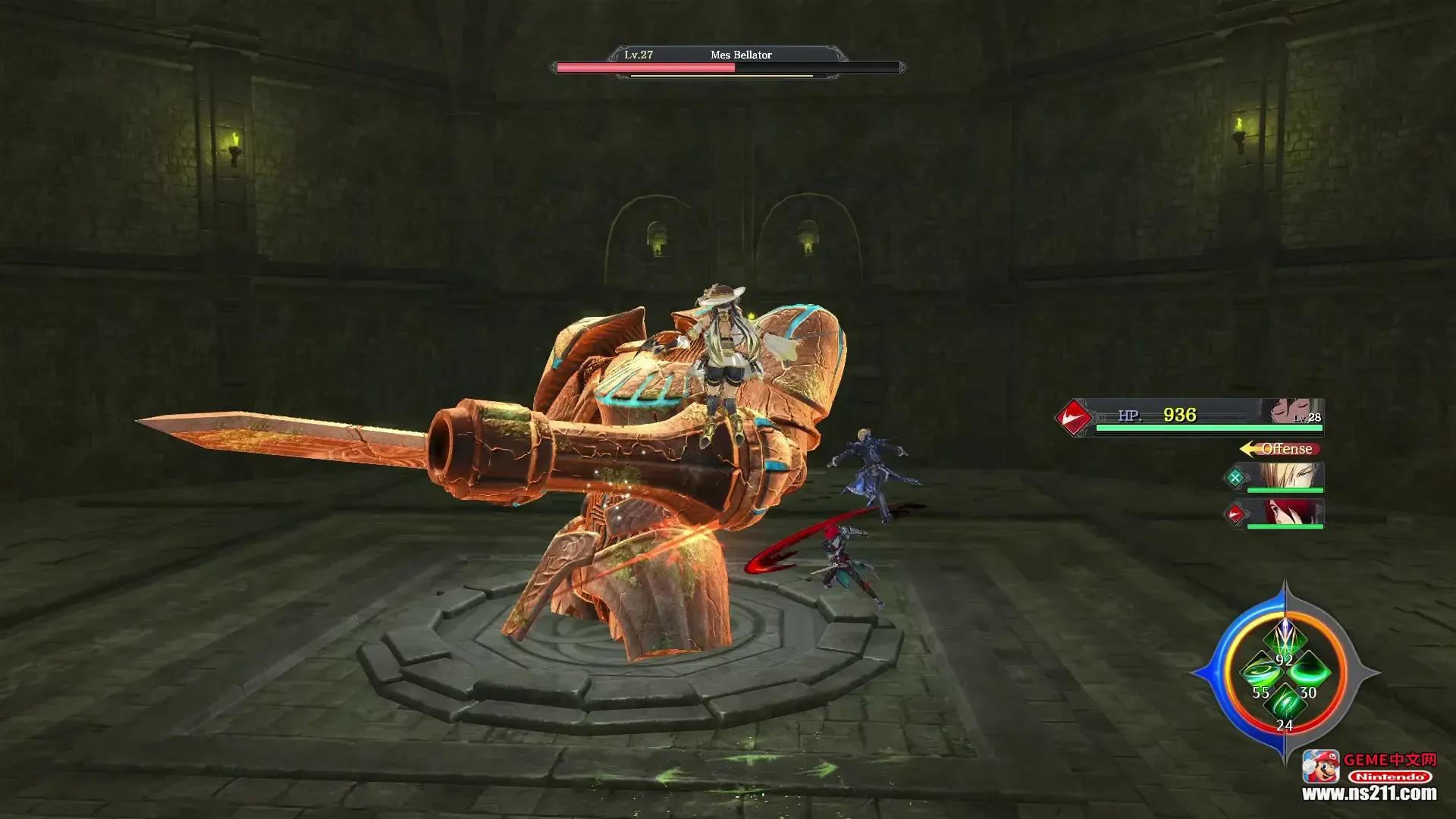Activate the bottom green spiral skill icon
This screenshot has height=819, width=1456.
[1285, 703]
